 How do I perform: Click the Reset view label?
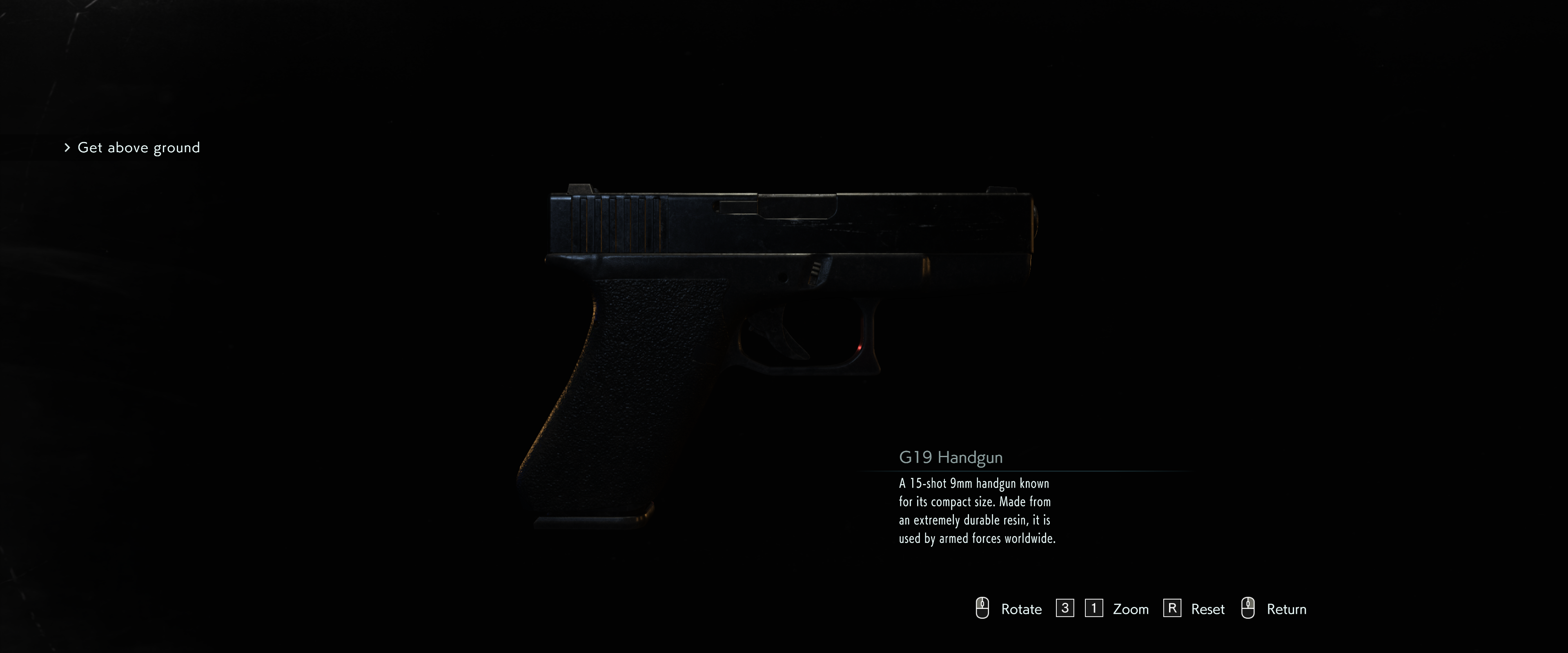click(x=1207, y=609)
